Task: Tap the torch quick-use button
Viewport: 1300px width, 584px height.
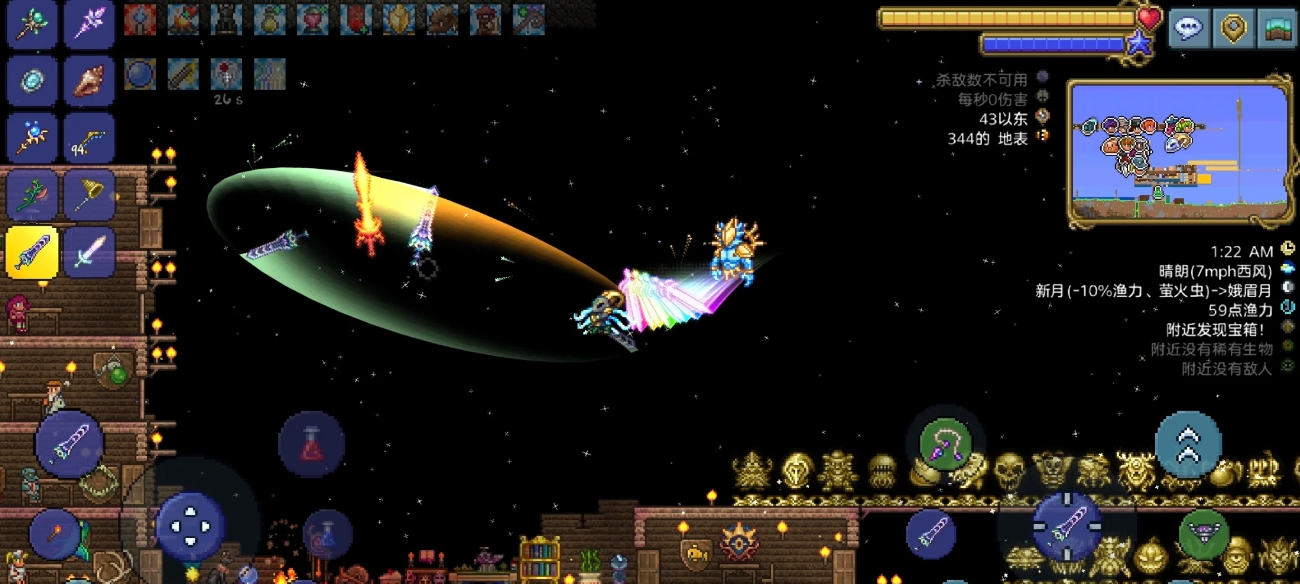Action: click(55, 533)
